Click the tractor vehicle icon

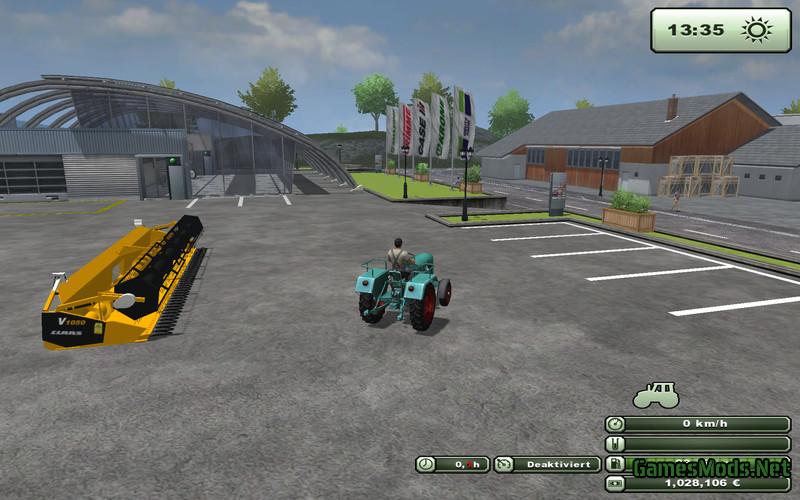click(655, 395)
